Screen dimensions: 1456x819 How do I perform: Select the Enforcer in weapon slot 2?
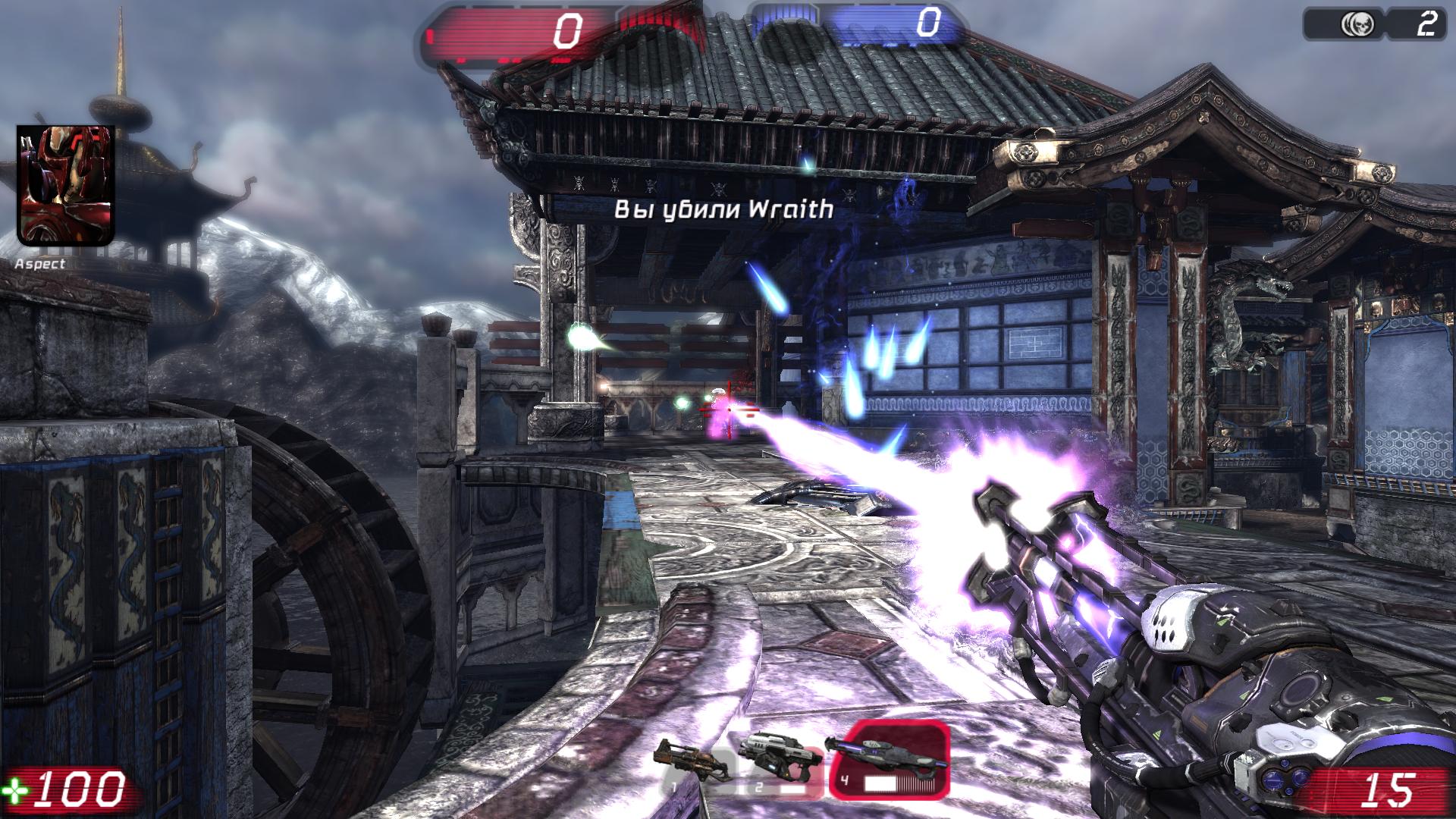[781, 755]
